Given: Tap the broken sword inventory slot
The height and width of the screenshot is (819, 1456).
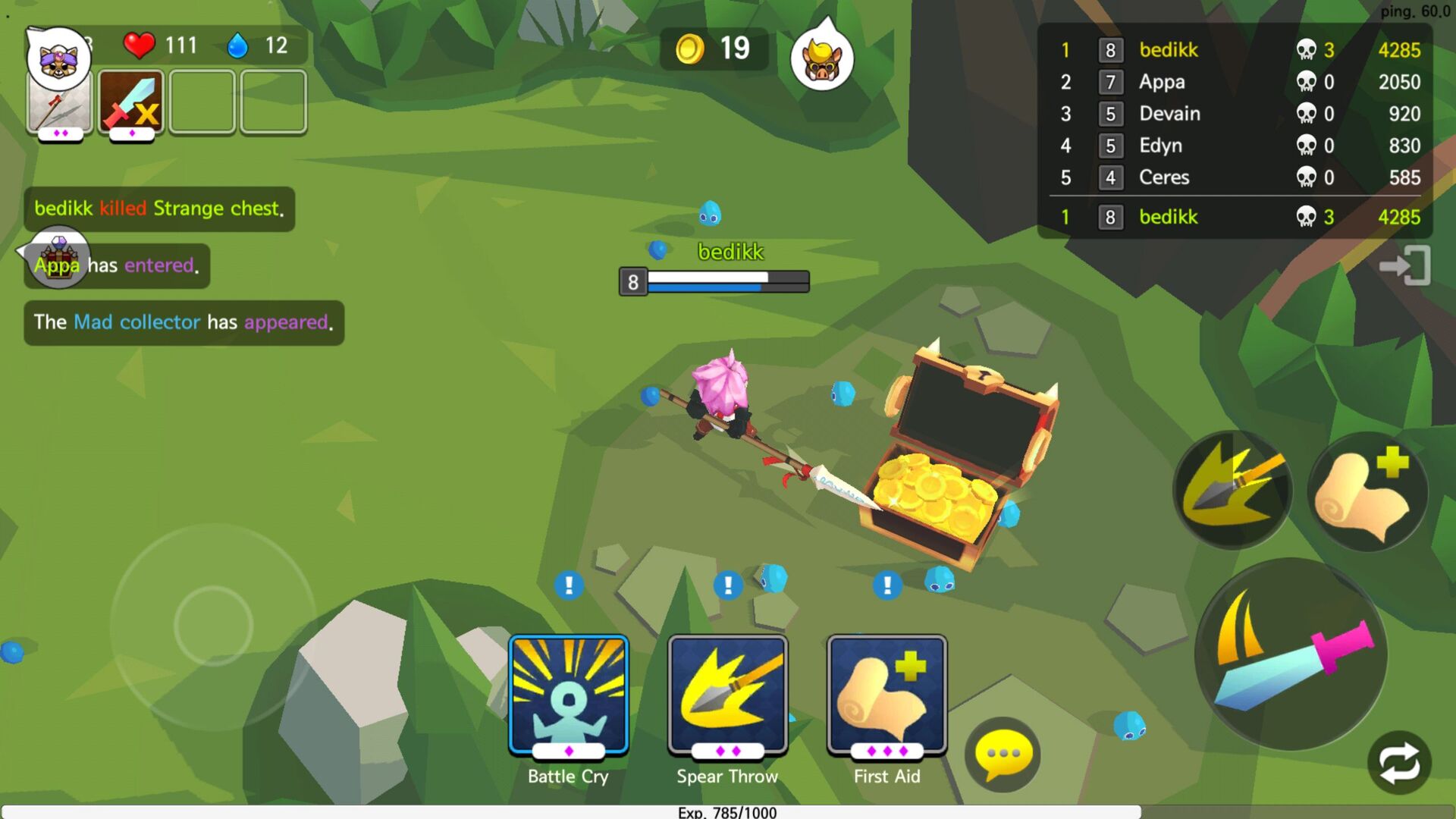Looking at the screenshot, I should point(130,101).
